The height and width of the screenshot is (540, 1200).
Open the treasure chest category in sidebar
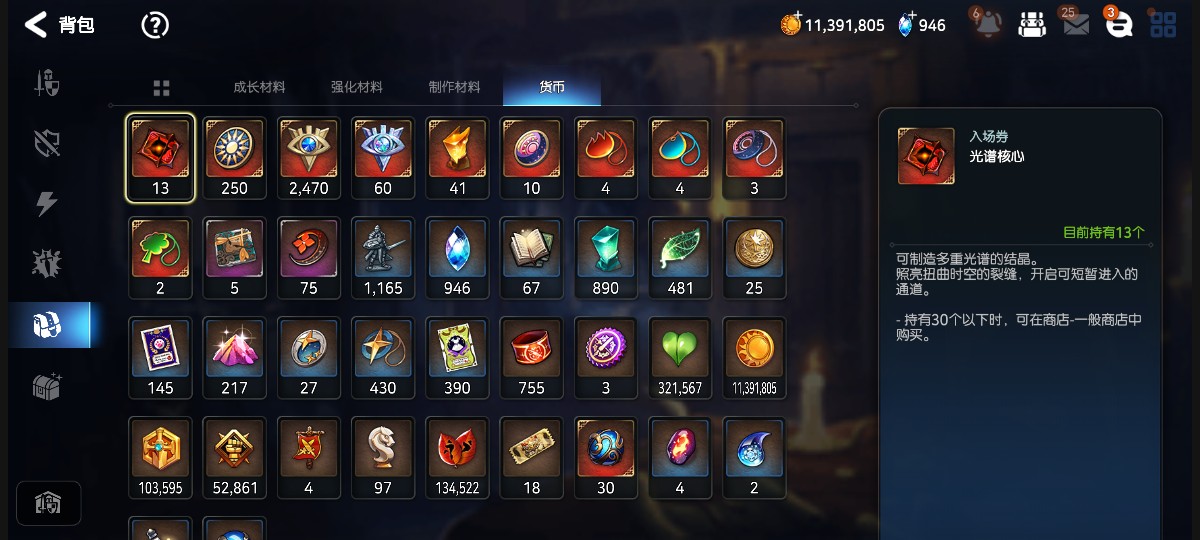(47, 387)
